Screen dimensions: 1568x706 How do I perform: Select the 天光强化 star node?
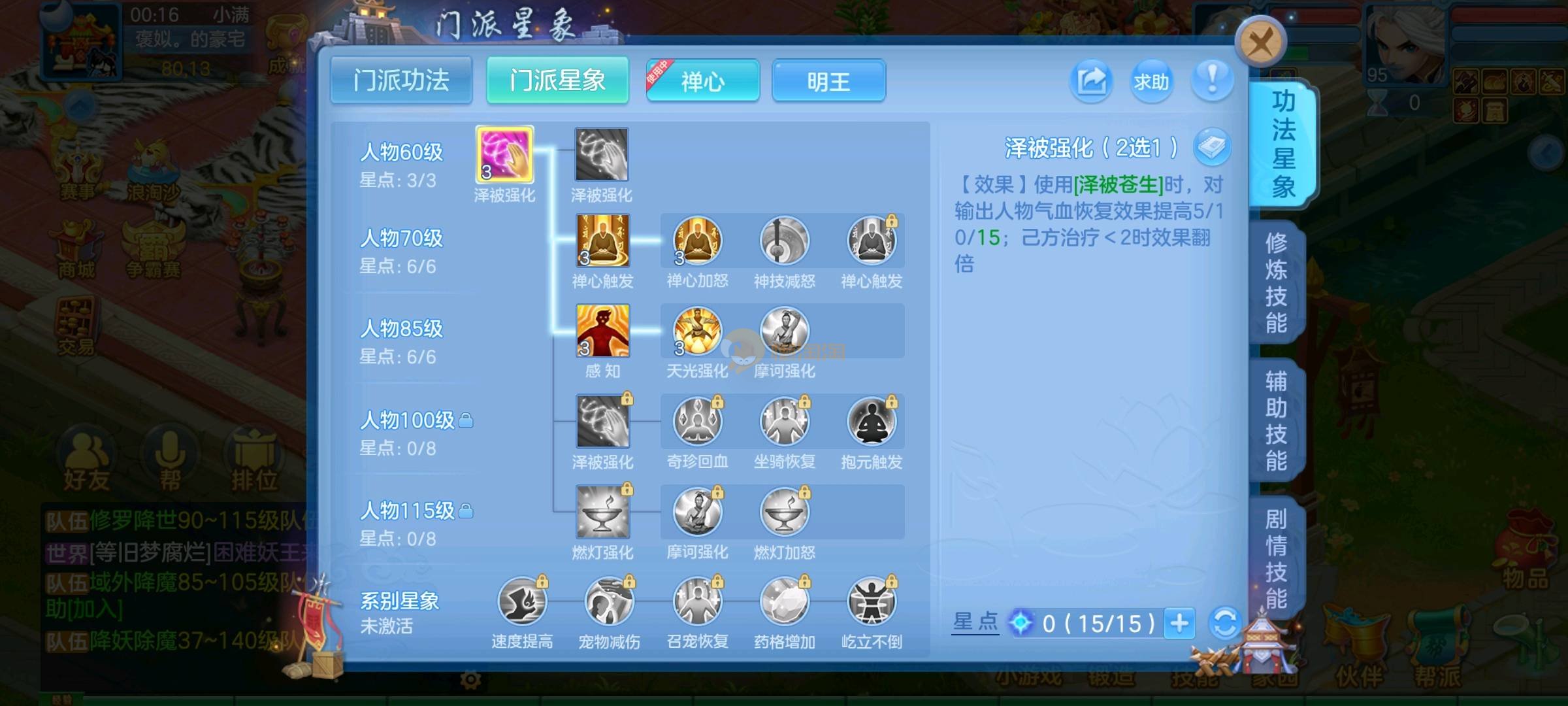point(697,331)
